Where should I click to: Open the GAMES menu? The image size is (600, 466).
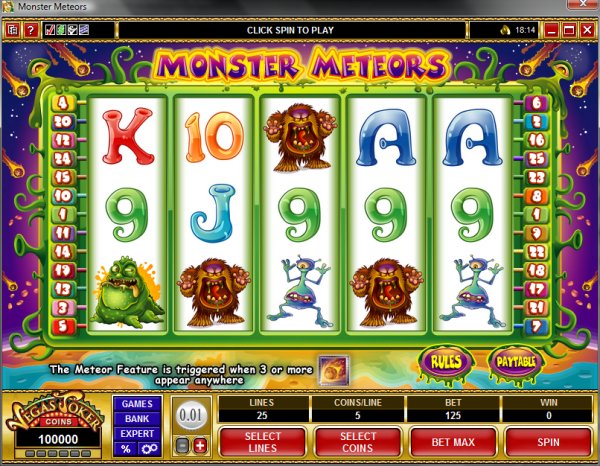[x=136, y=403]
